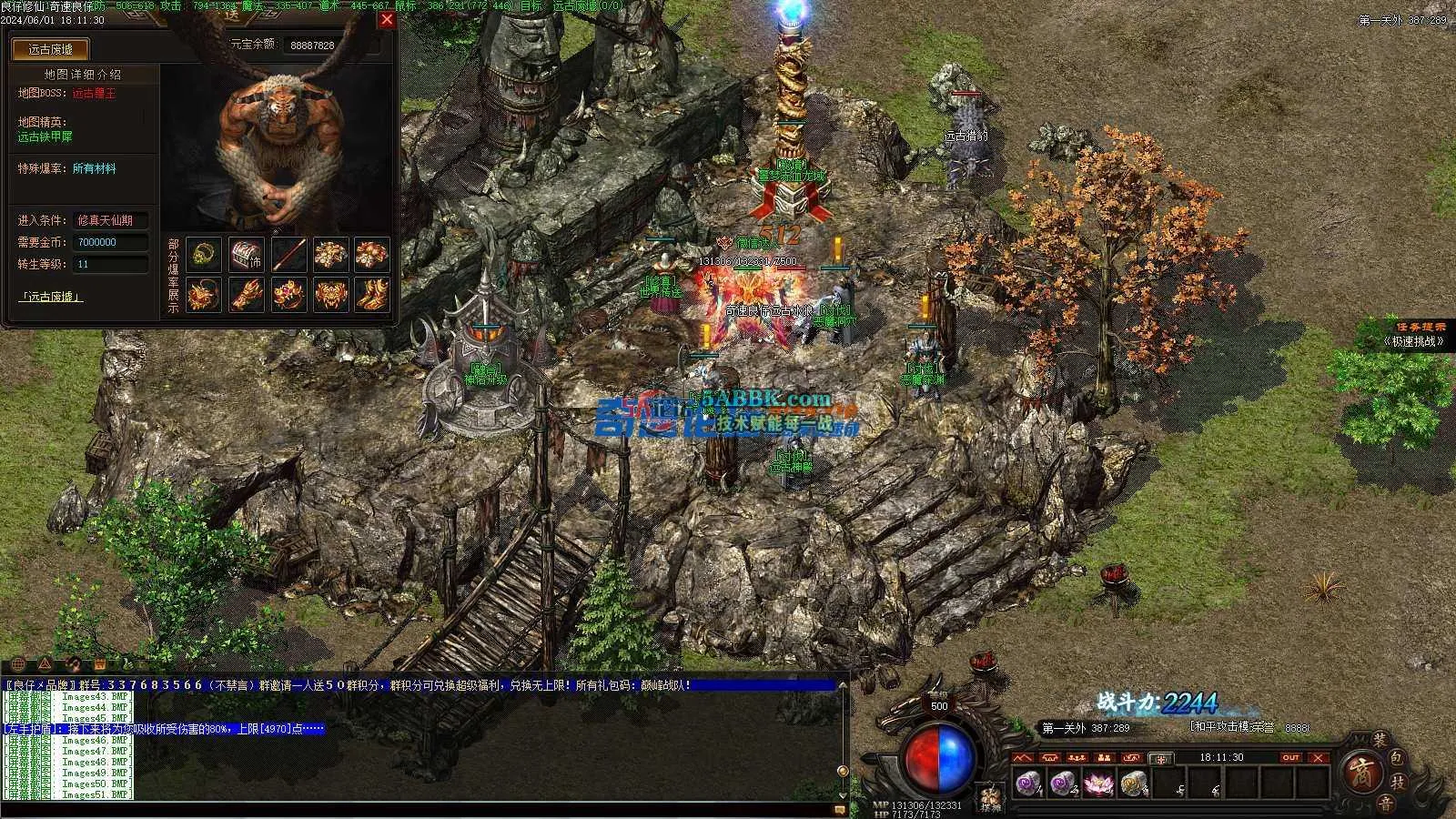This screenshot has height=819, width=1456.
Task: Inspect the golden boots drop icon
Action: (x=372, y=293)
